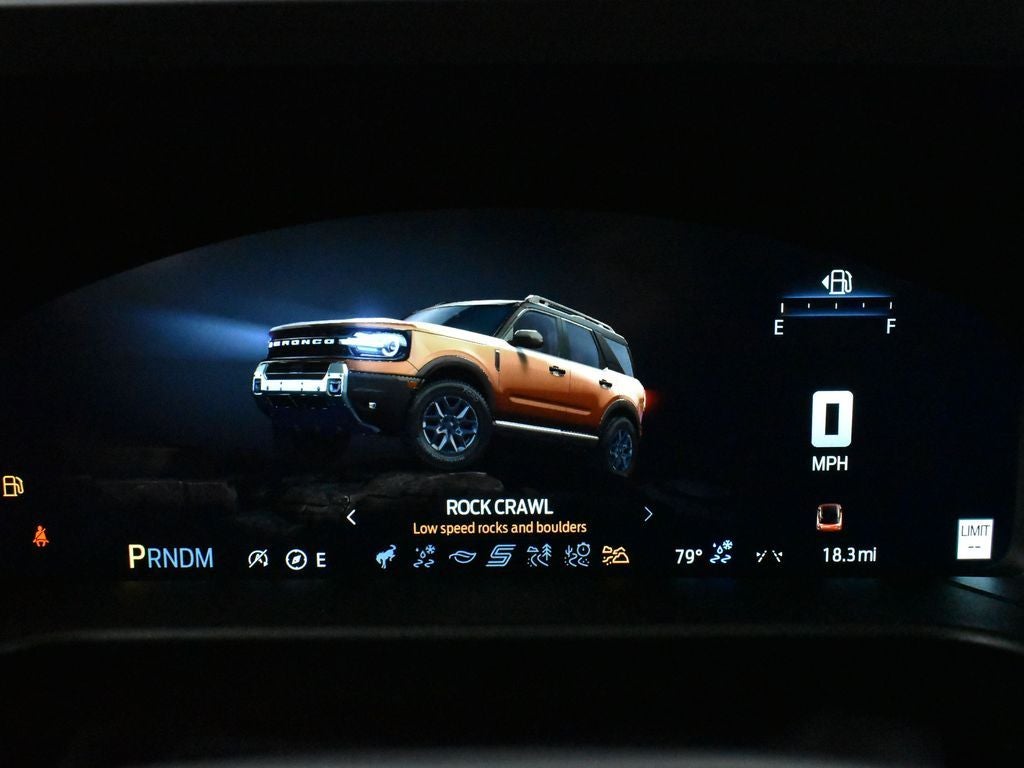This screenshot has width=1024, height=768.
Task: Tap the LIMIT speed indicator box
Action: pyautogui.click(x=974, y=538)
